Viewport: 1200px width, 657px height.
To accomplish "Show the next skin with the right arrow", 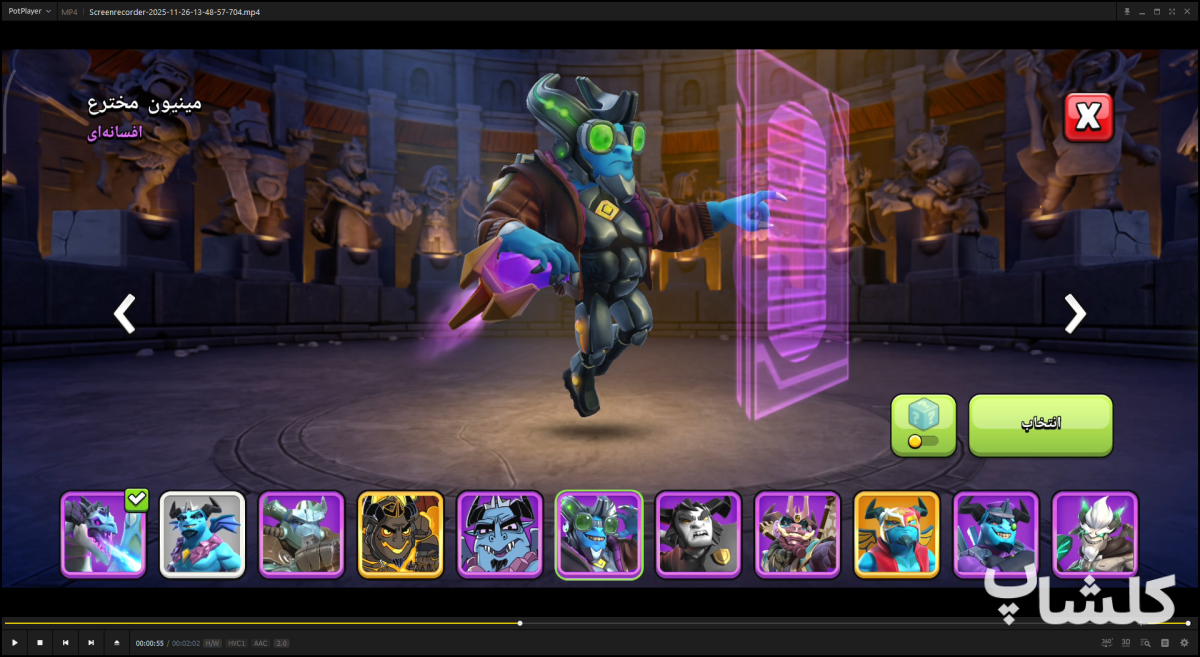I will [1075, 313].
